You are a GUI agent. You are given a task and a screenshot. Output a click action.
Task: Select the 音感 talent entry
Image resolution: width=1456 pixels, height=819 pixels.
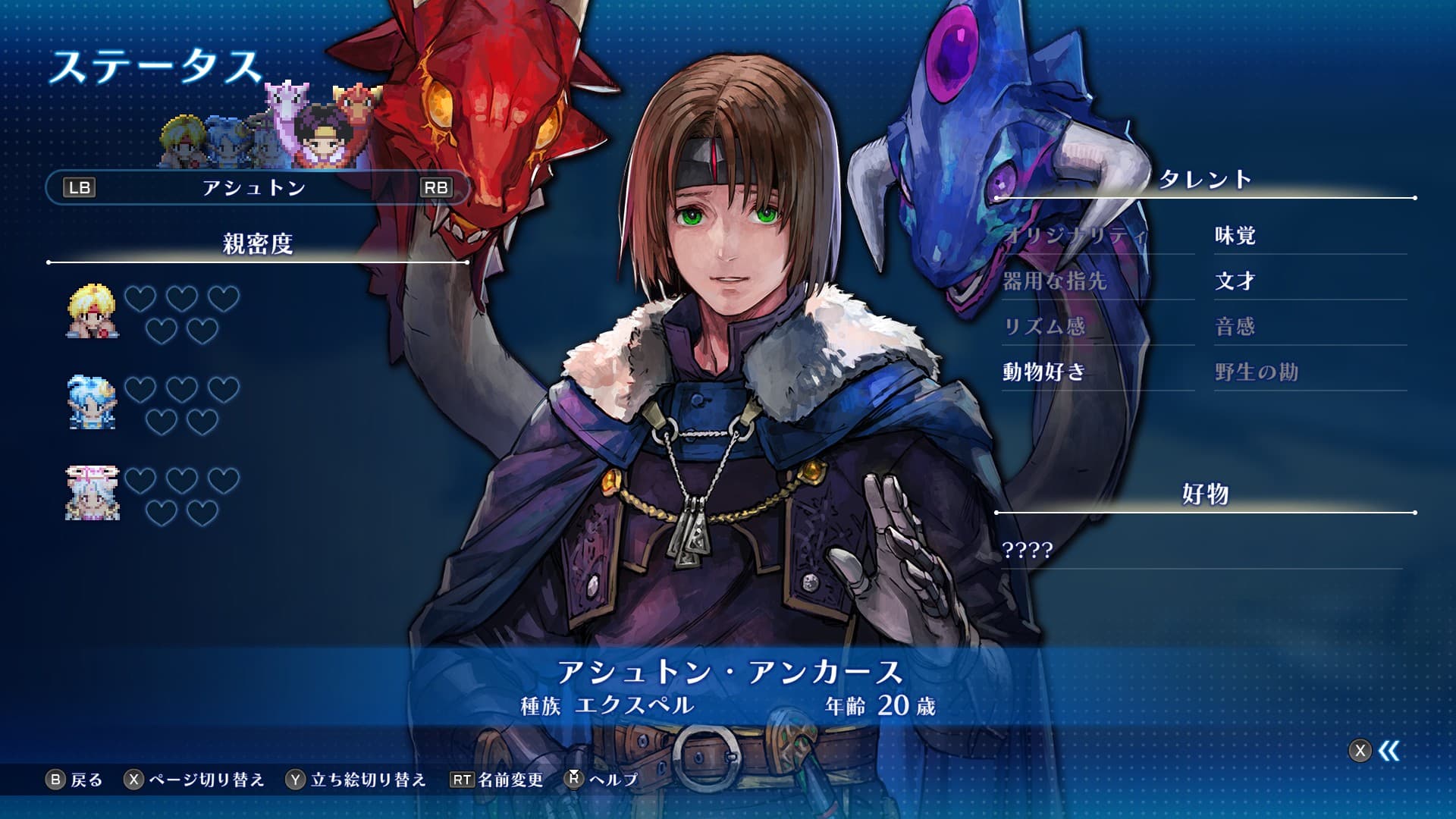(1235, 327)
